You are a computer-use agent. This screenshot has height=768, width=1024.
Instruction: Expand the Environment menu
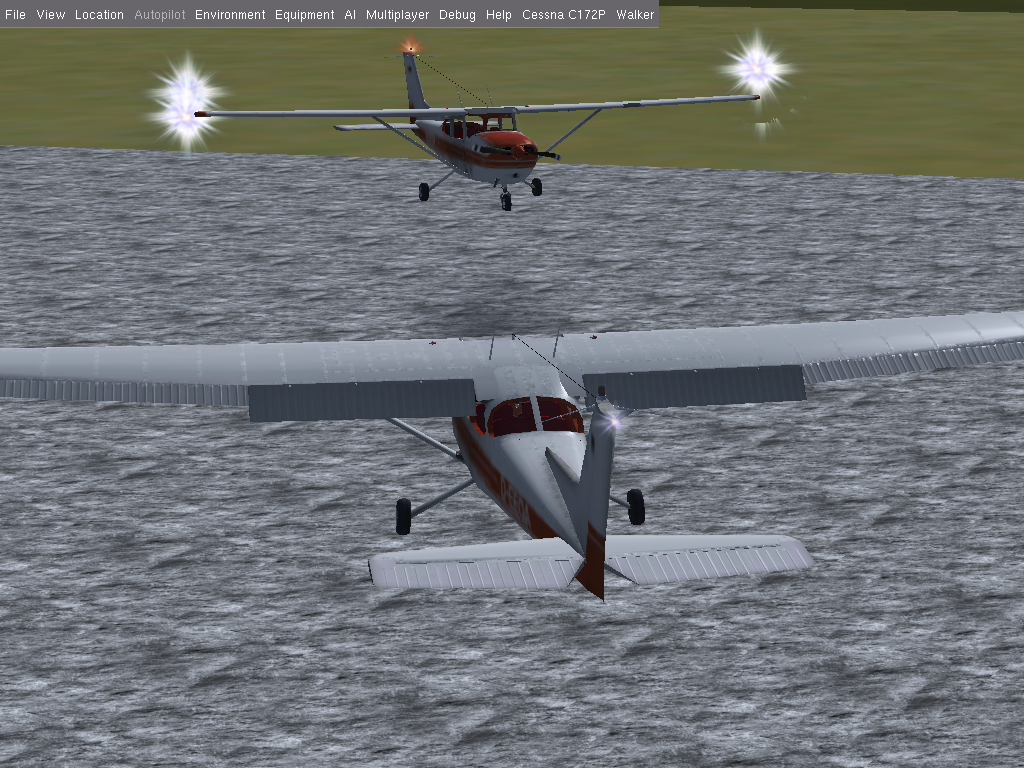230,15
